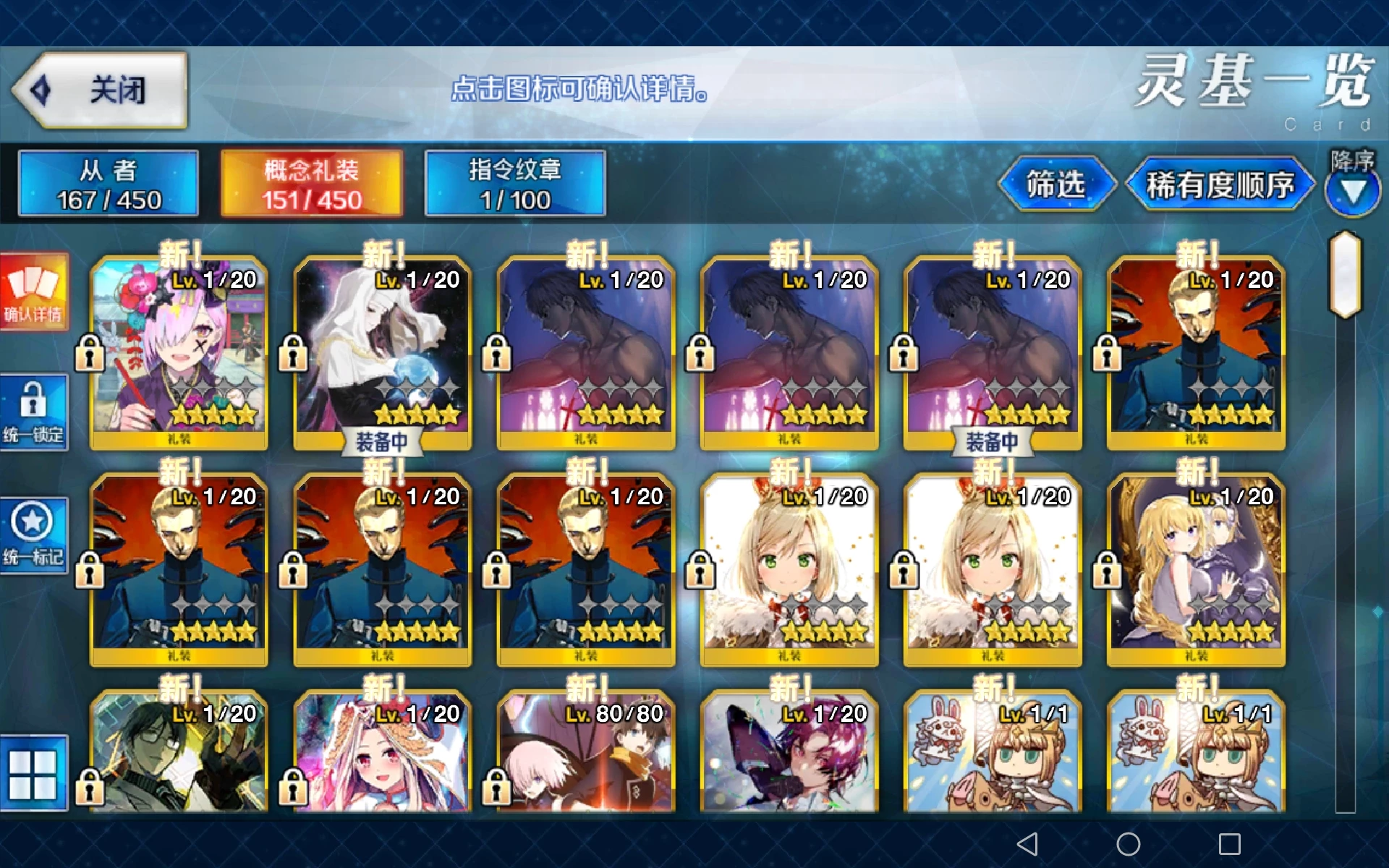
Task: Select the 概念礼装 craft essence tab
Action: coord(312,184)
